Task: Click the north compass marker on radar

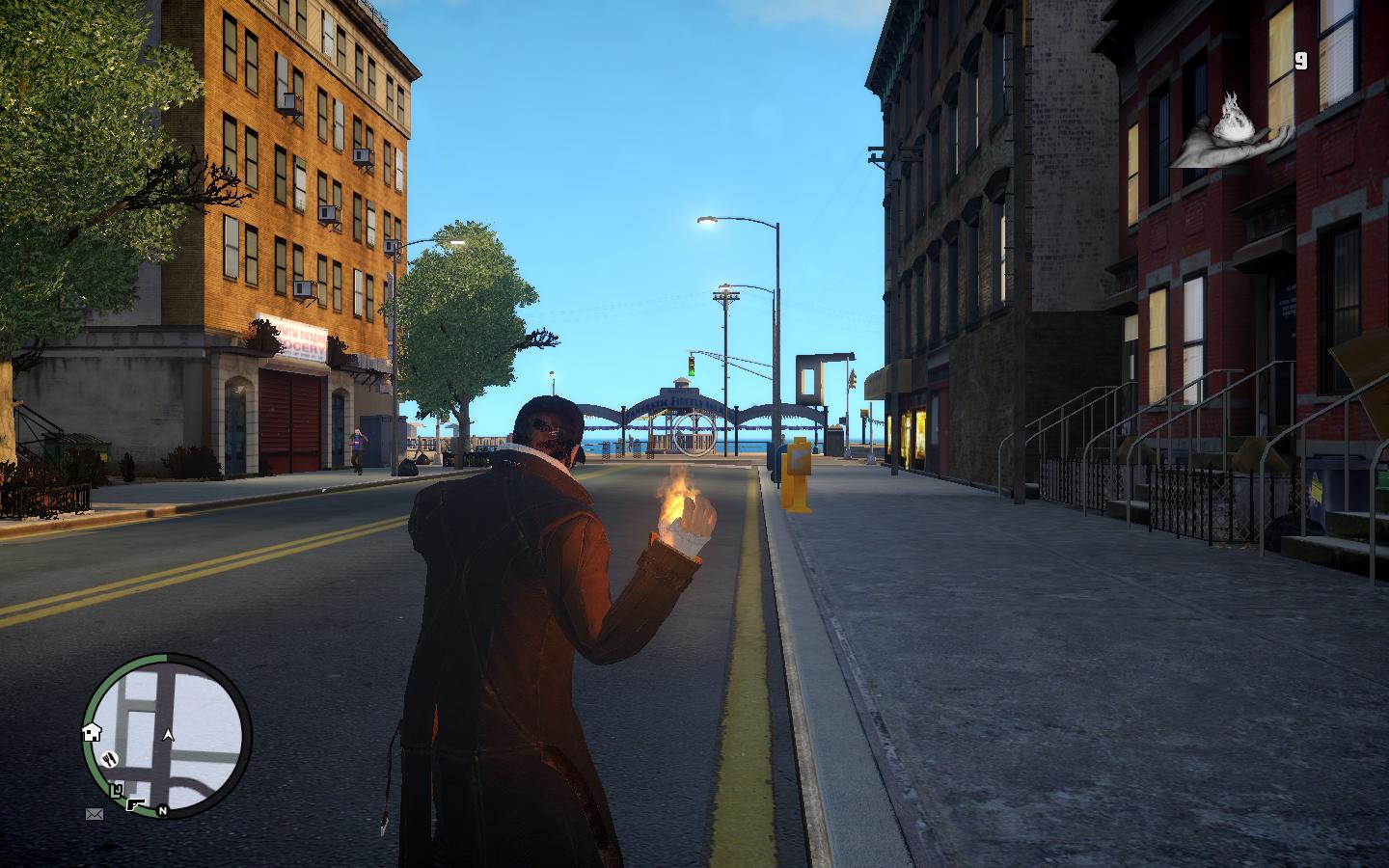Action: [163, 811]
